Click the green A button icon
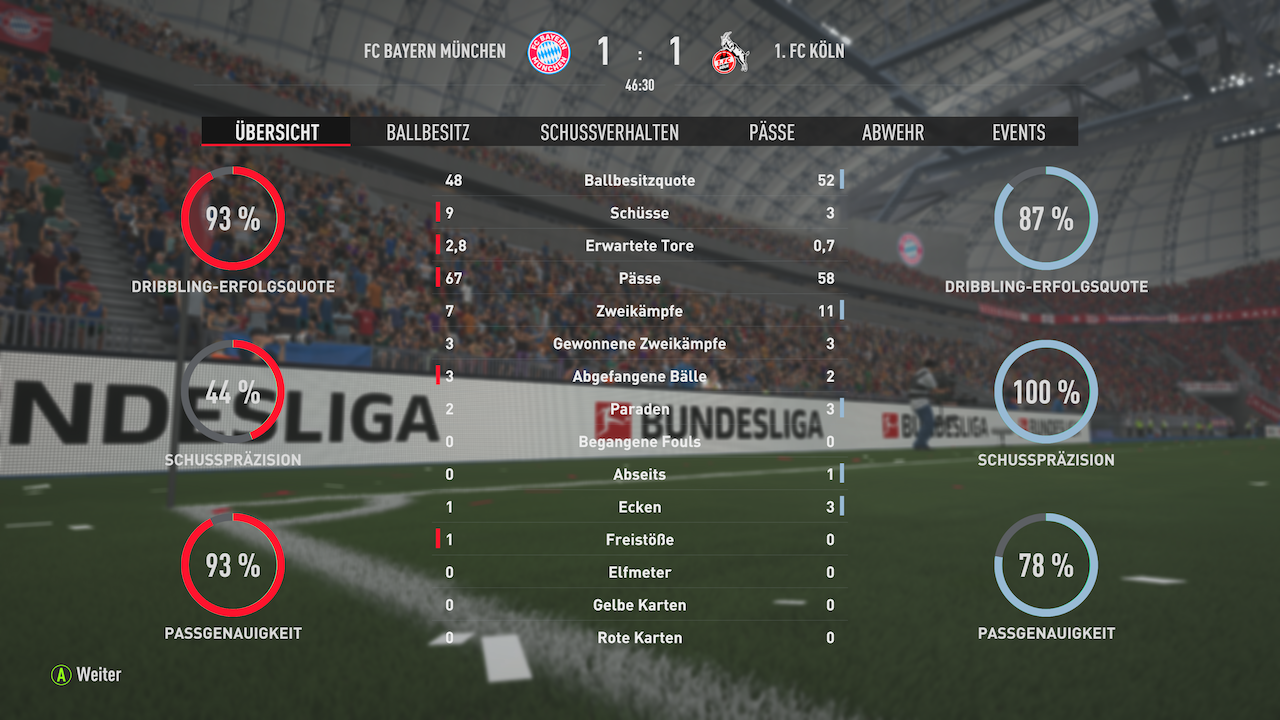 [63, 675]
